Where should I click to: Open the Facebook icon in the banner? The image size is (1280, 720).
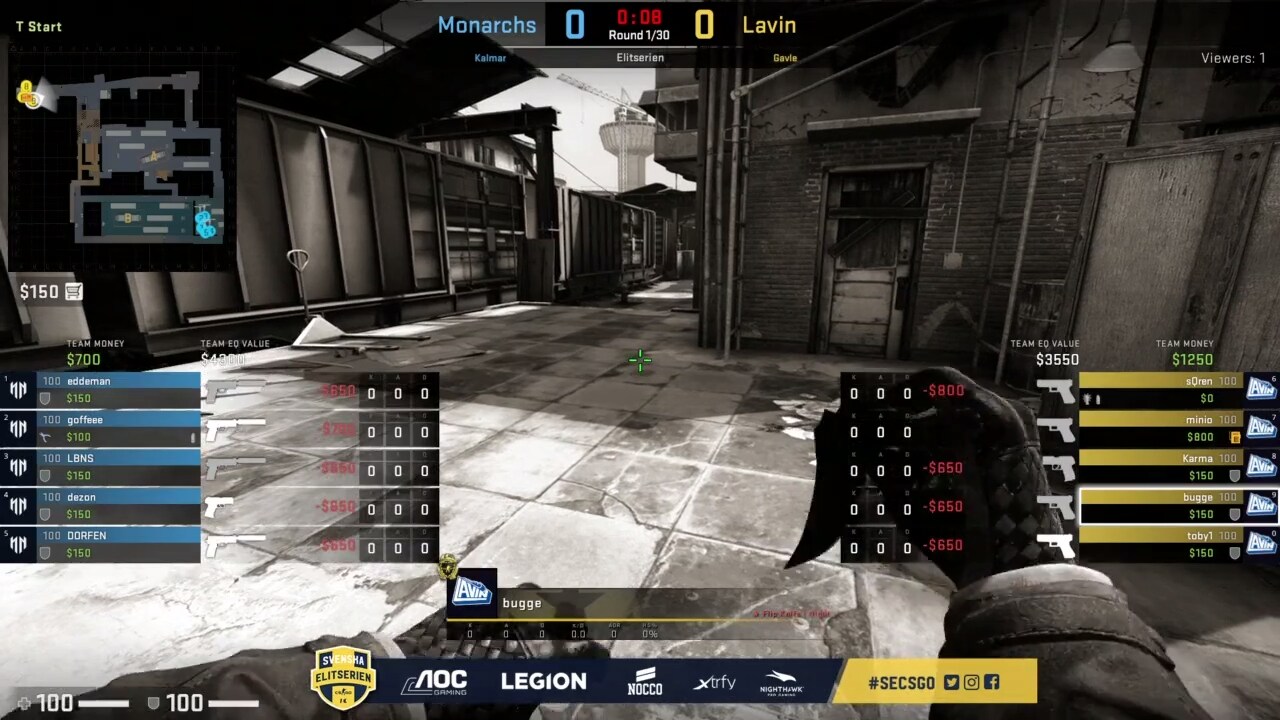991,683
